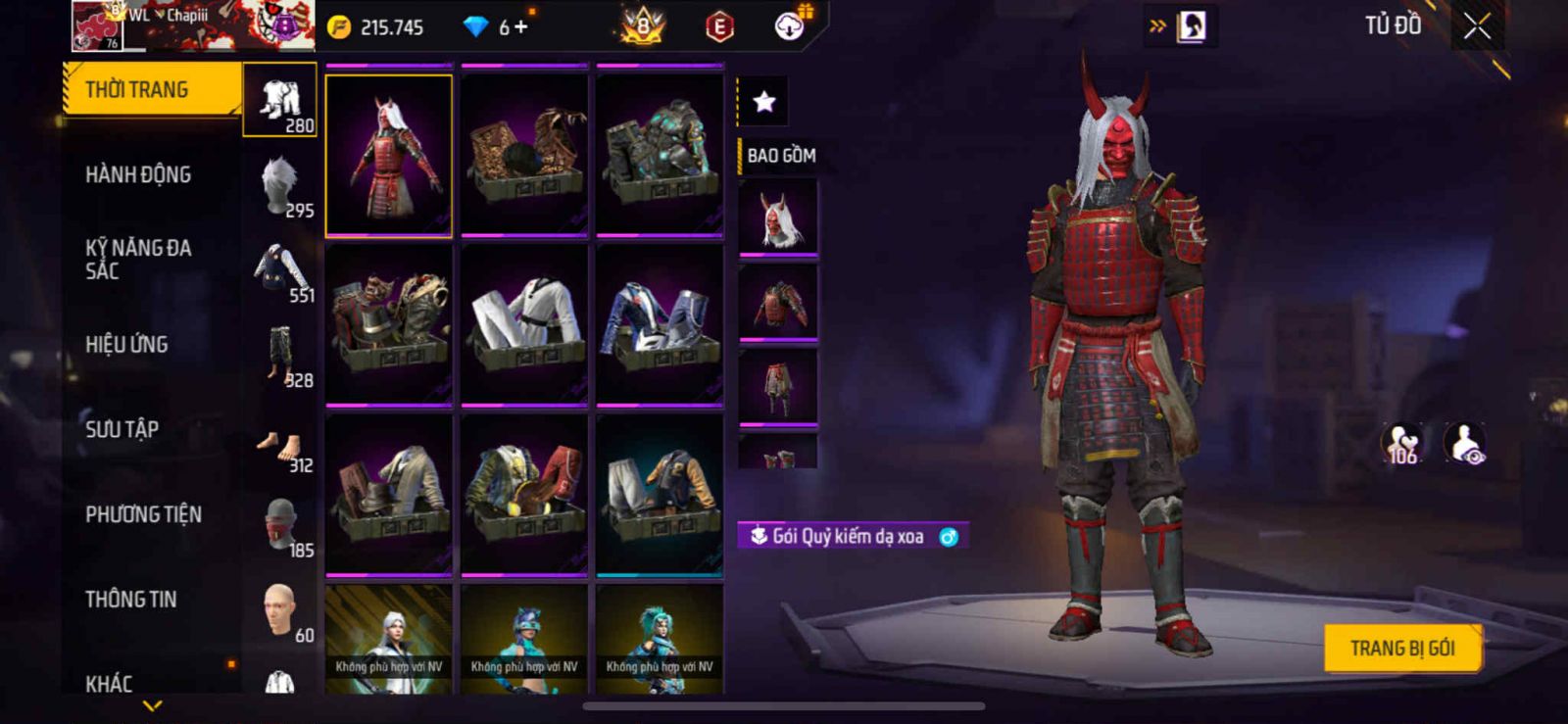Open the PHƯƠNG TIỆN category
This screenshot has height=724, width=1568.
143,514
